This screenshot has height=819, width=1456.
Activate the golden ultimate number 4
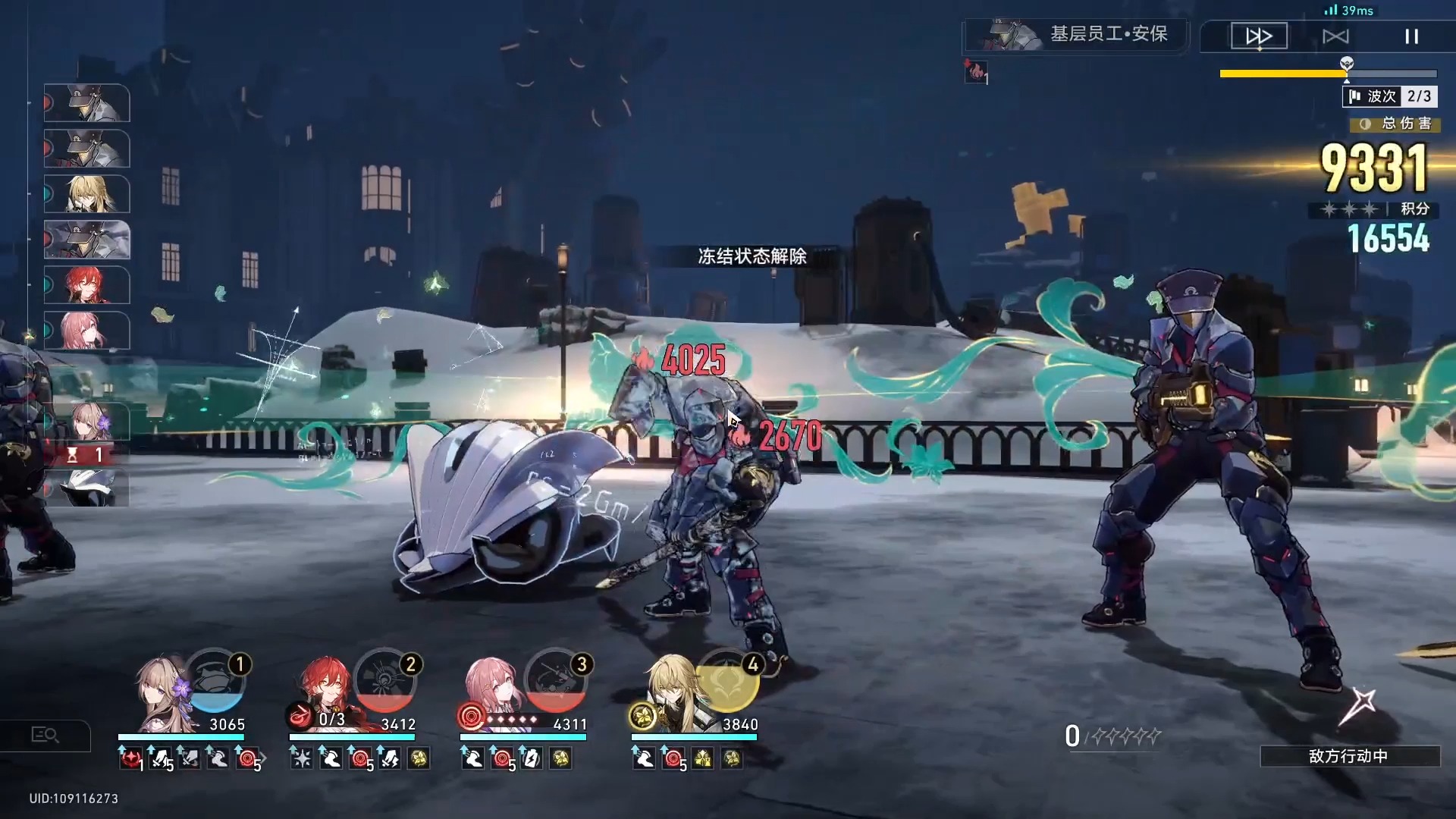[728, 681]
